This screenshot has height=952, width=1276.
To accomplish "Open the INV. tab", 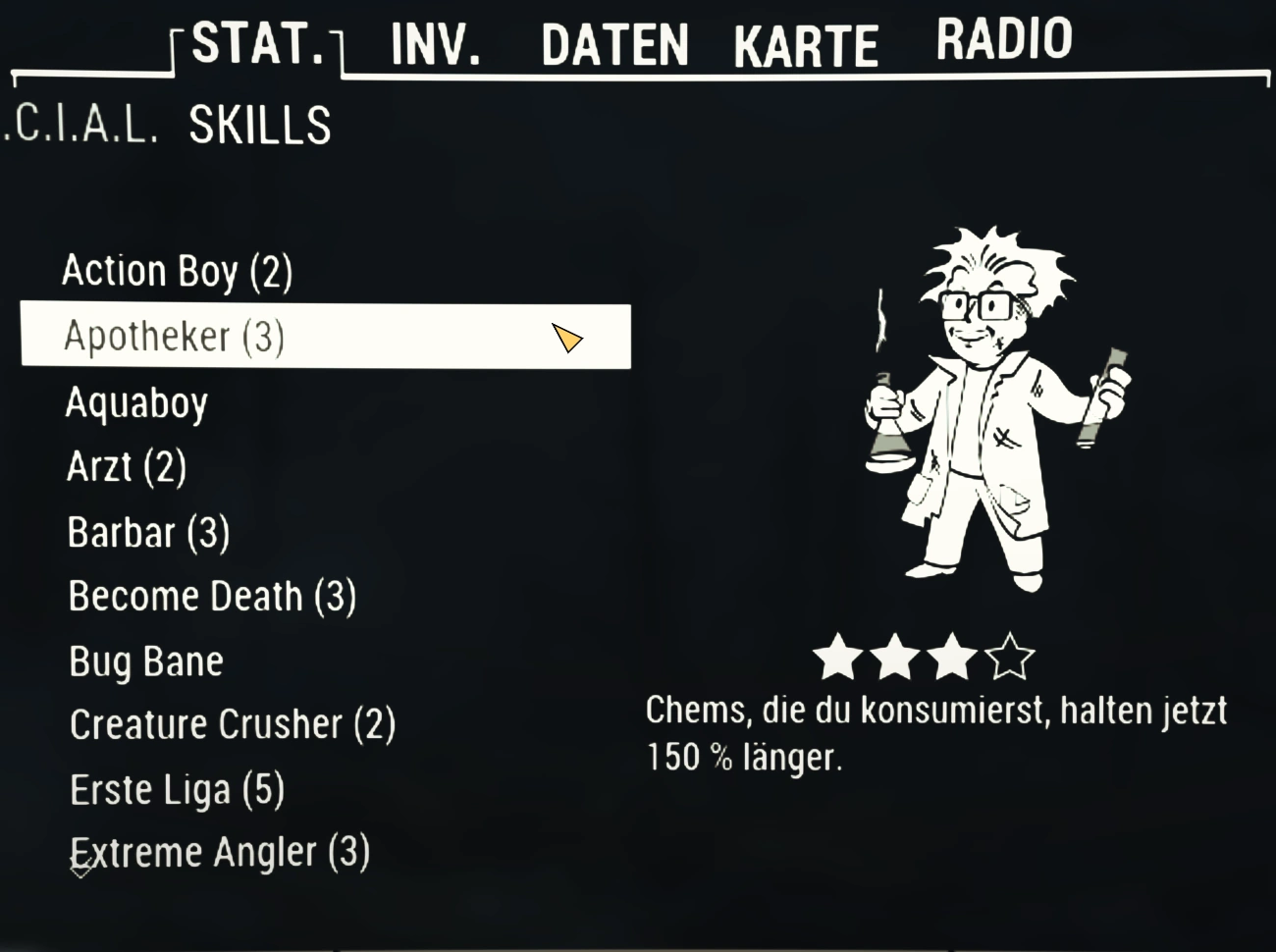I will pos(436,45).
